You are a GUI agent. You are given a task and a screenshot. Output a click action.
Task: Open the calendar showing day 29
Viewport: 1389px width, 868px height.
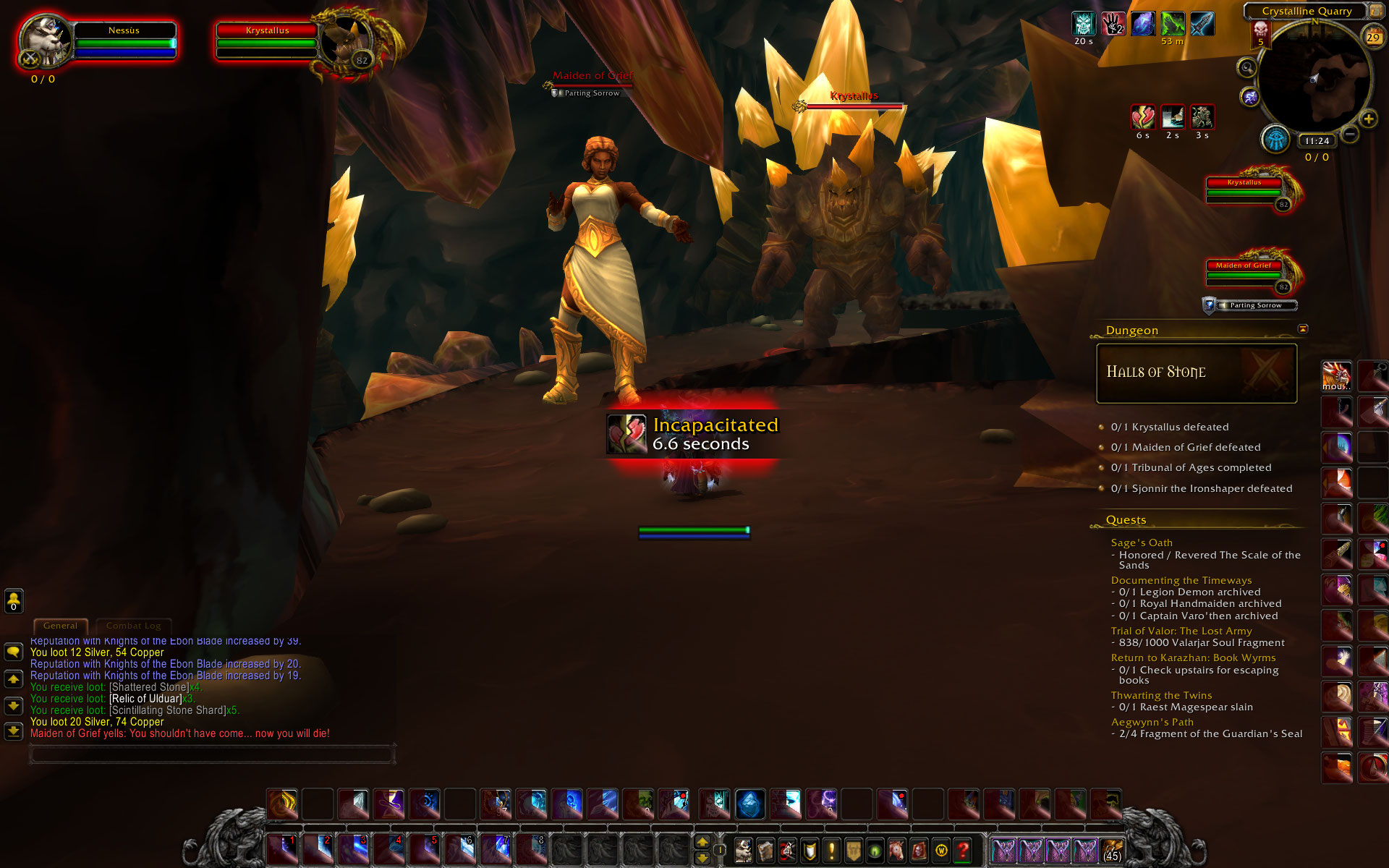(1372, 37)
